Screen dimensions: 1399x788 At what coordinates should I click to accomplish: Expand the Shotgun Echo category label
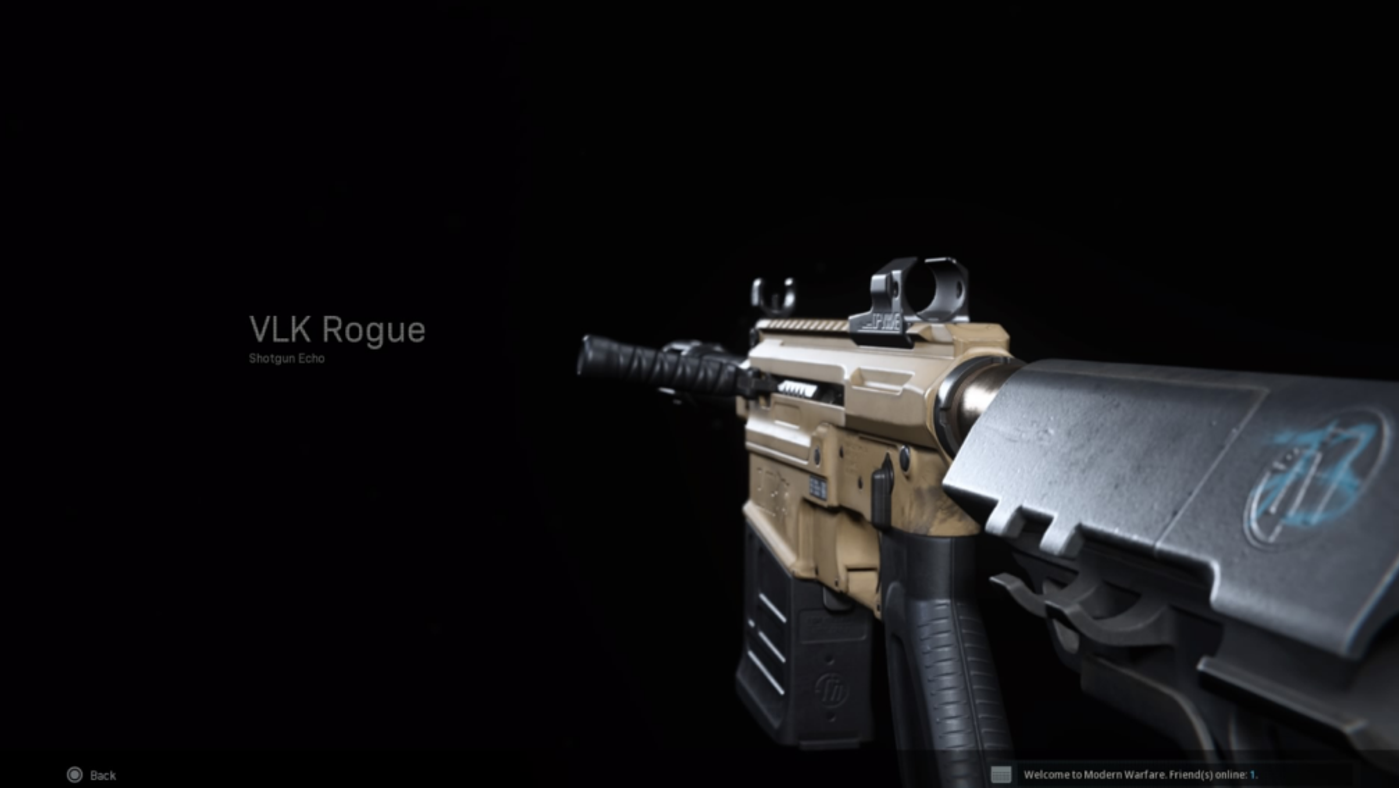286,357
